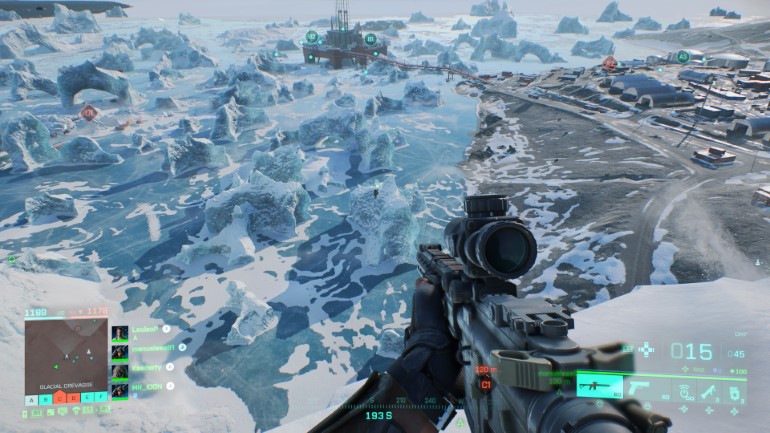Select the assault rifle weapon slot
The image size is (770, 433).
(599, 387)
